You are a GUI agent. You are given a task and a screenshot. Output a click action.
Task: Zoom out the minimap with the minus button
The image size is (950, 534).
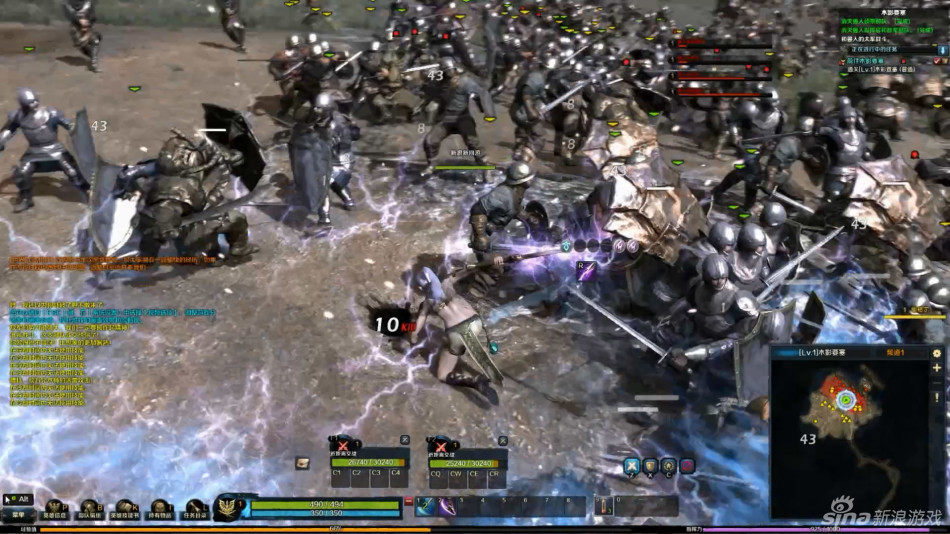(x=937, y=385)
